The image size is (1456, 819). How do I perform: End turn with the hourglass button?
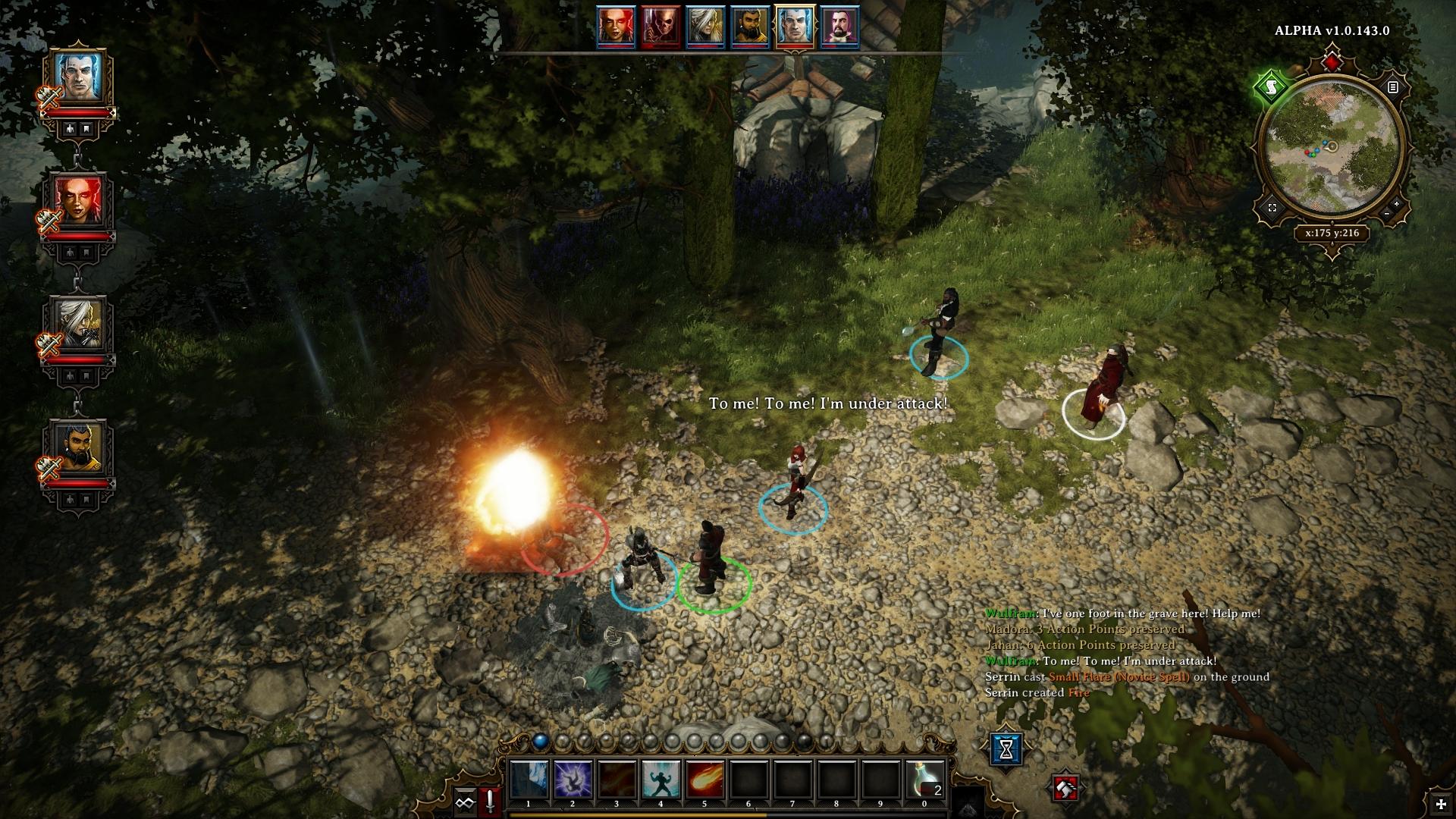point(1006,749)
